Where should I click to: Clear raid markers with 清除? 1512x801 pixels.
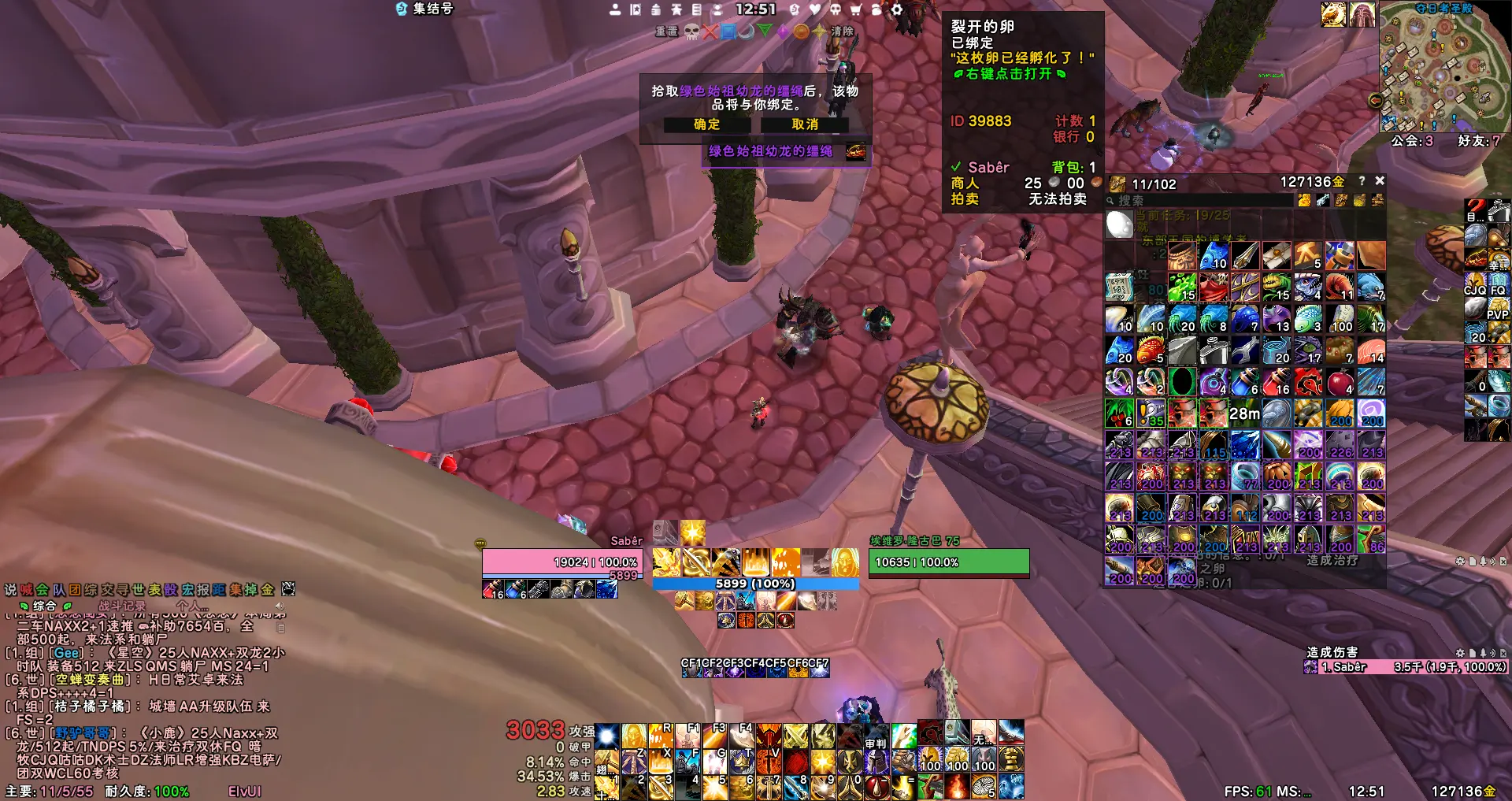[x=842, y=32]
